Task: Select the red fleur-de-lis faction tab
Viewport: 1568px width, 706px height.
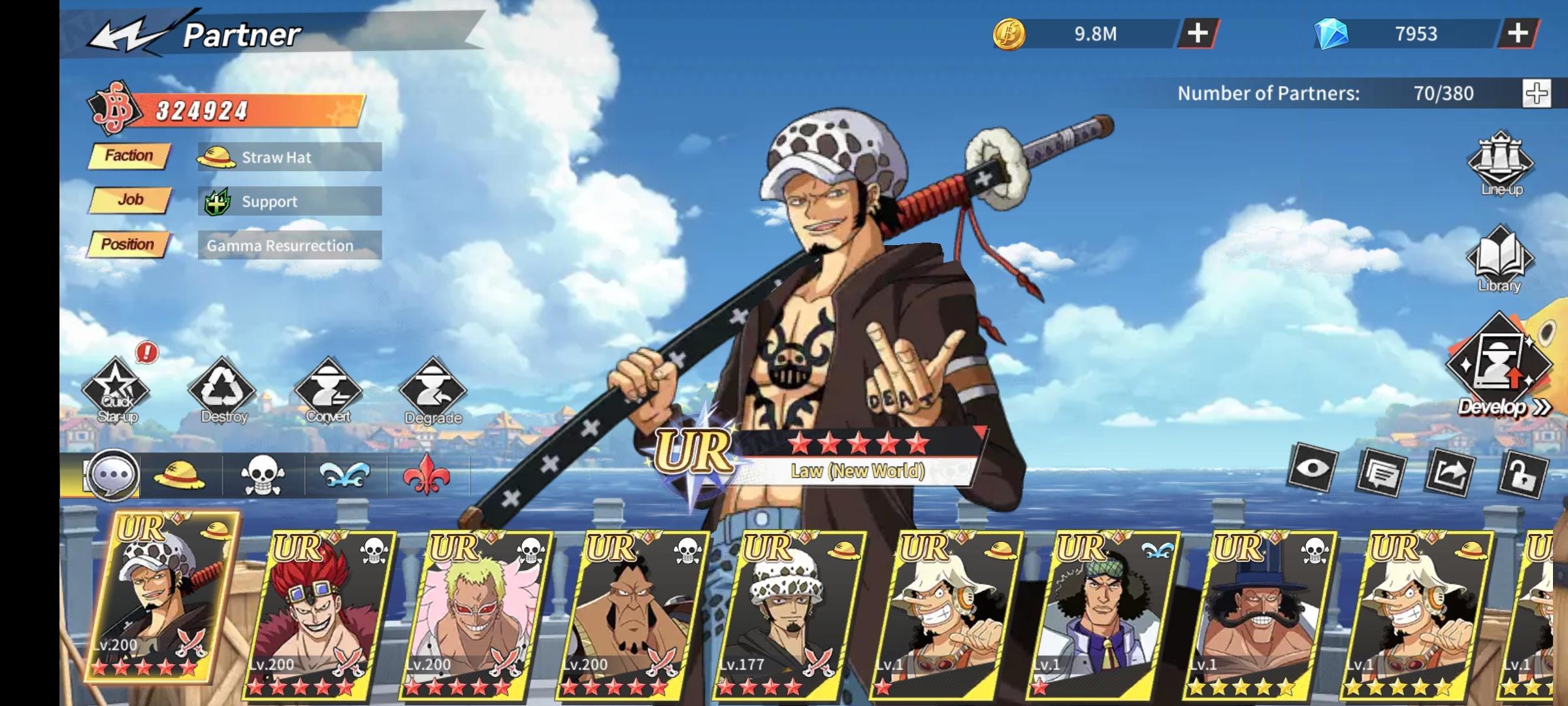Action: coord(426,475)
